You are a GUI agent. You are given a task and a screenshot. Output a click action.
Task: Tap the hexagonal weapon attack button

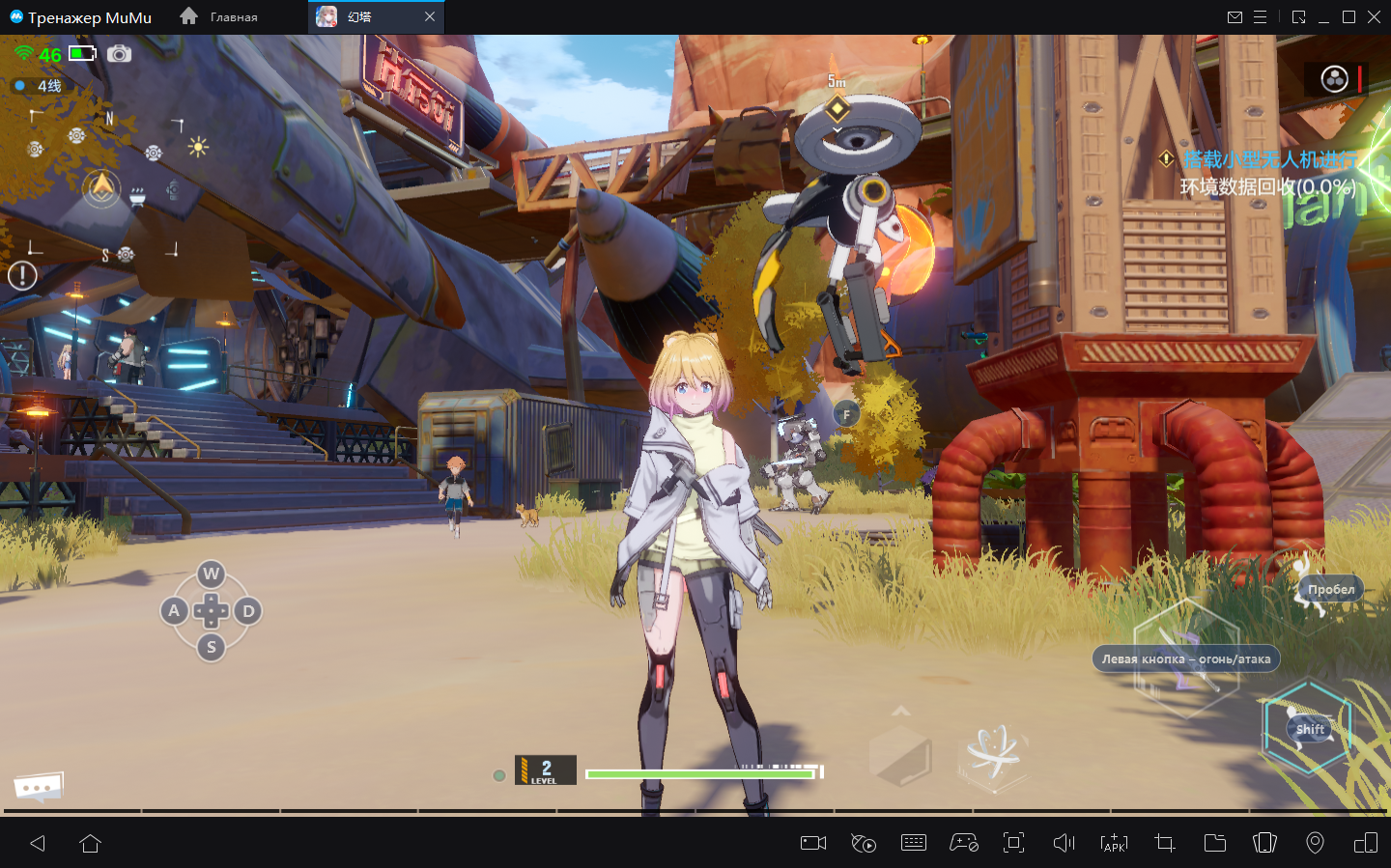click(x=1186, y=658)
